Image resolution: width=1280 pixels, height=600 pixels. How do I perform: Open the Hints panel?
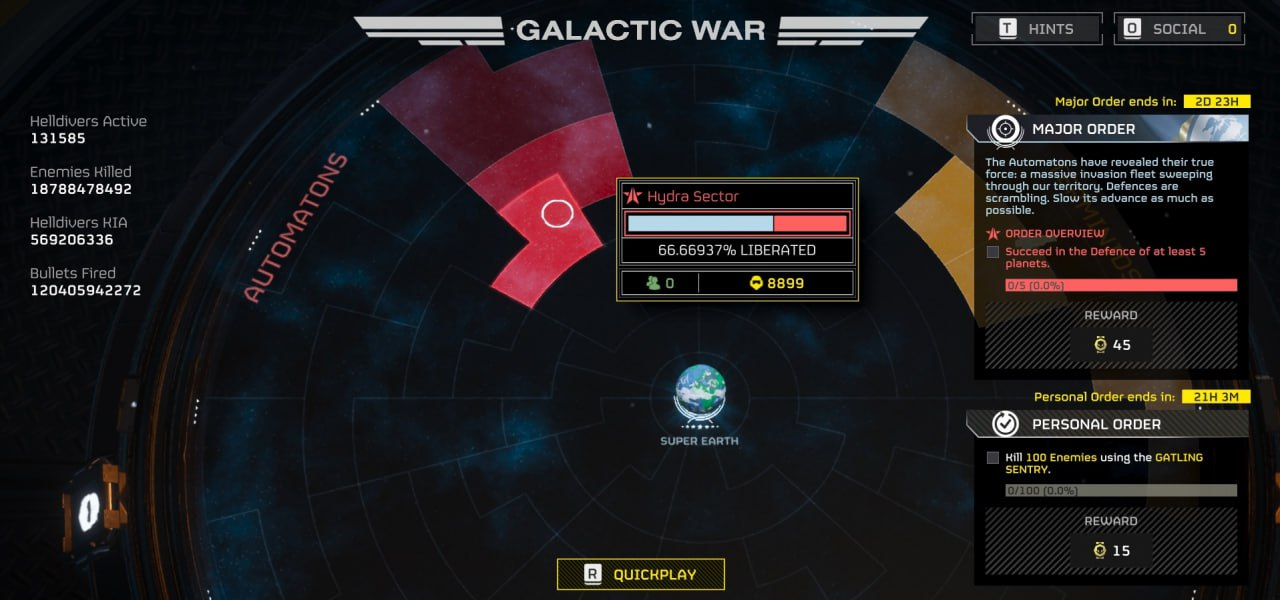pyautogui.click(x=1036, y=29)
